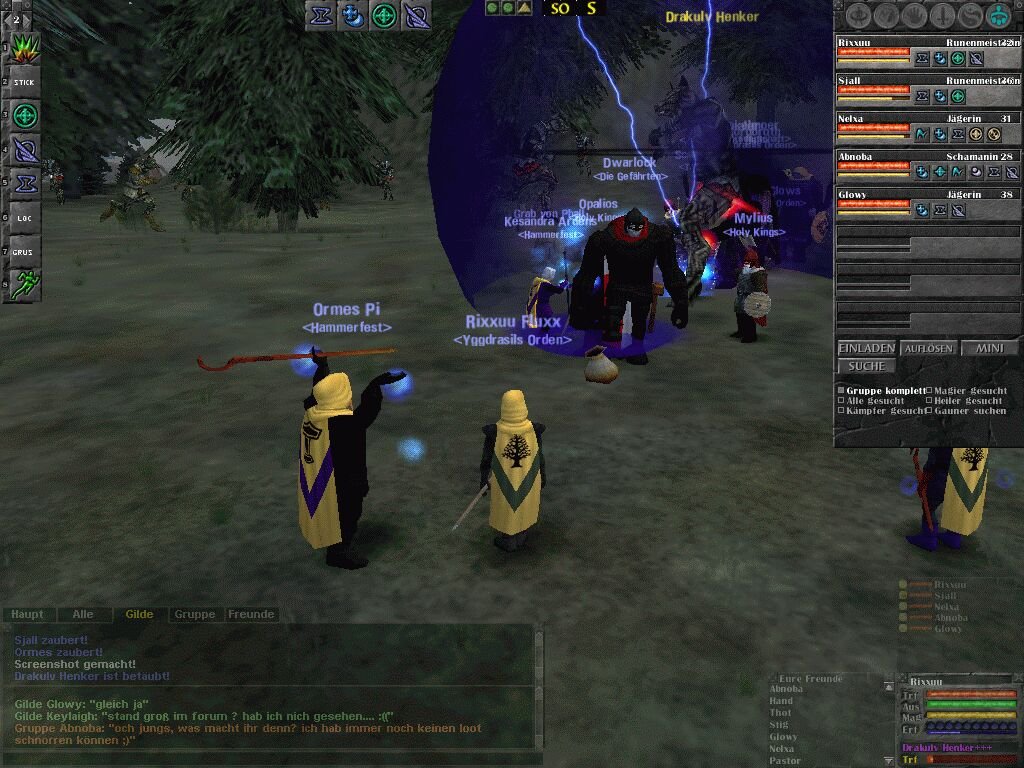This screenshot has width=1024, height=768.
Task: Choose Pastor in the friends list
Action: click(x=785, y=761)
